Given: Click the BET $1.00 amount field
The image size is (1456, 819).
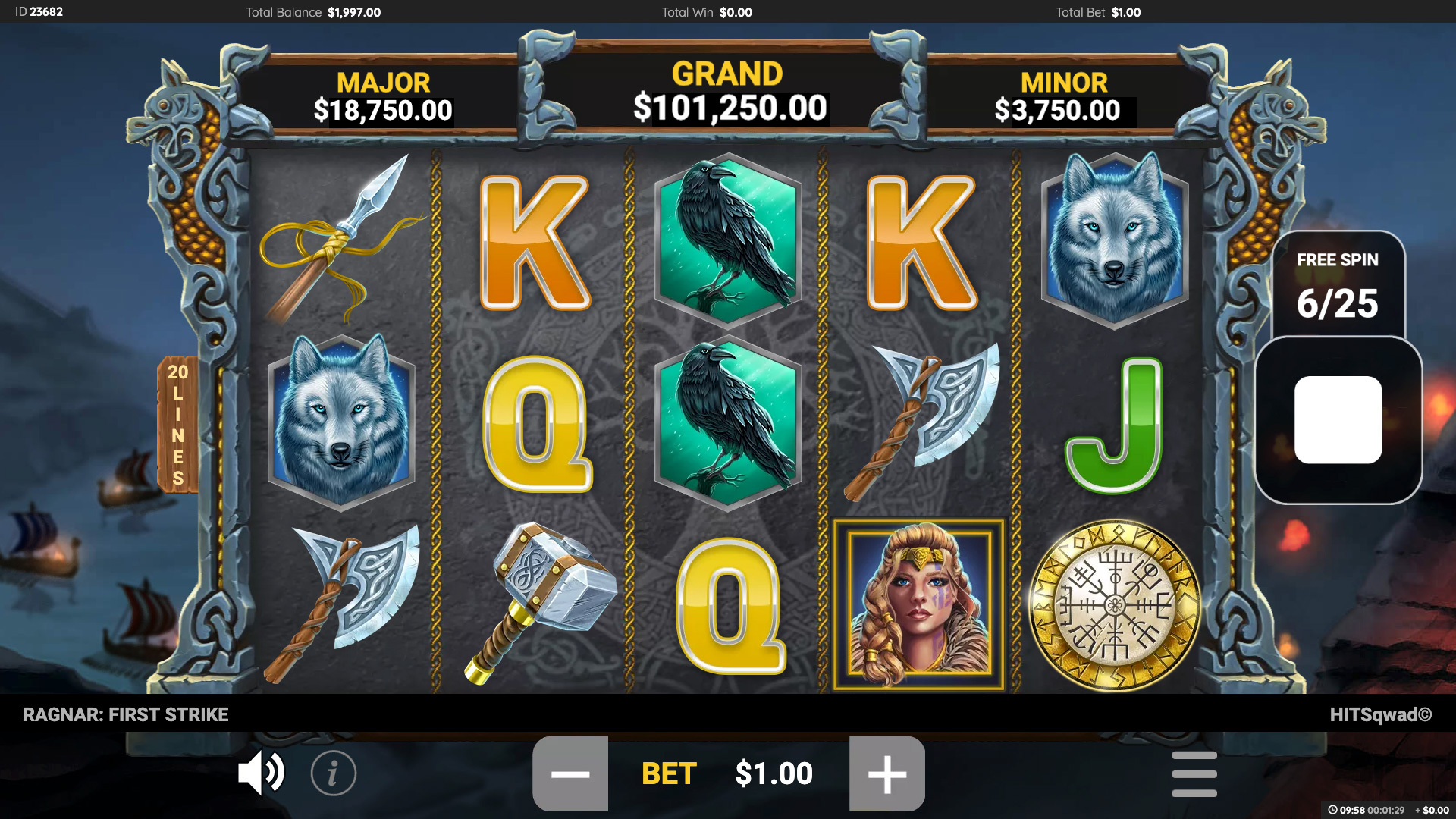Looking at the screenshot, I should coord(773,773).
